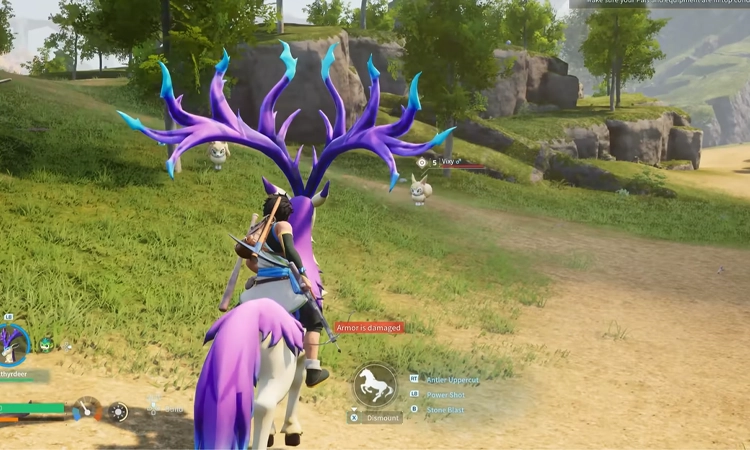The width and height of the screenshot is (750, 450).
Task: Use the Power Shot skill
Action: click(445, 394)
